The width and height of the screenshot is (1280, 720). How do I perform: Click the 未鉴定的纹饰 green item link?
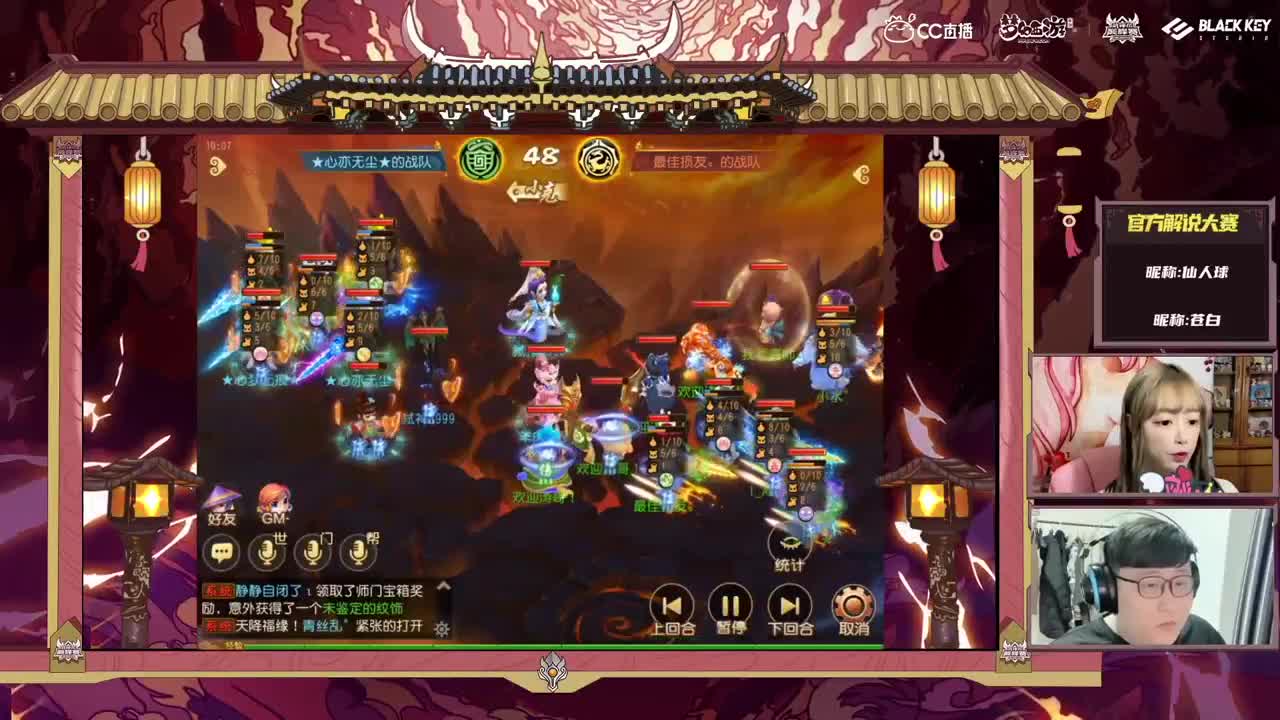pyautogui.click(x=365, y=607)
